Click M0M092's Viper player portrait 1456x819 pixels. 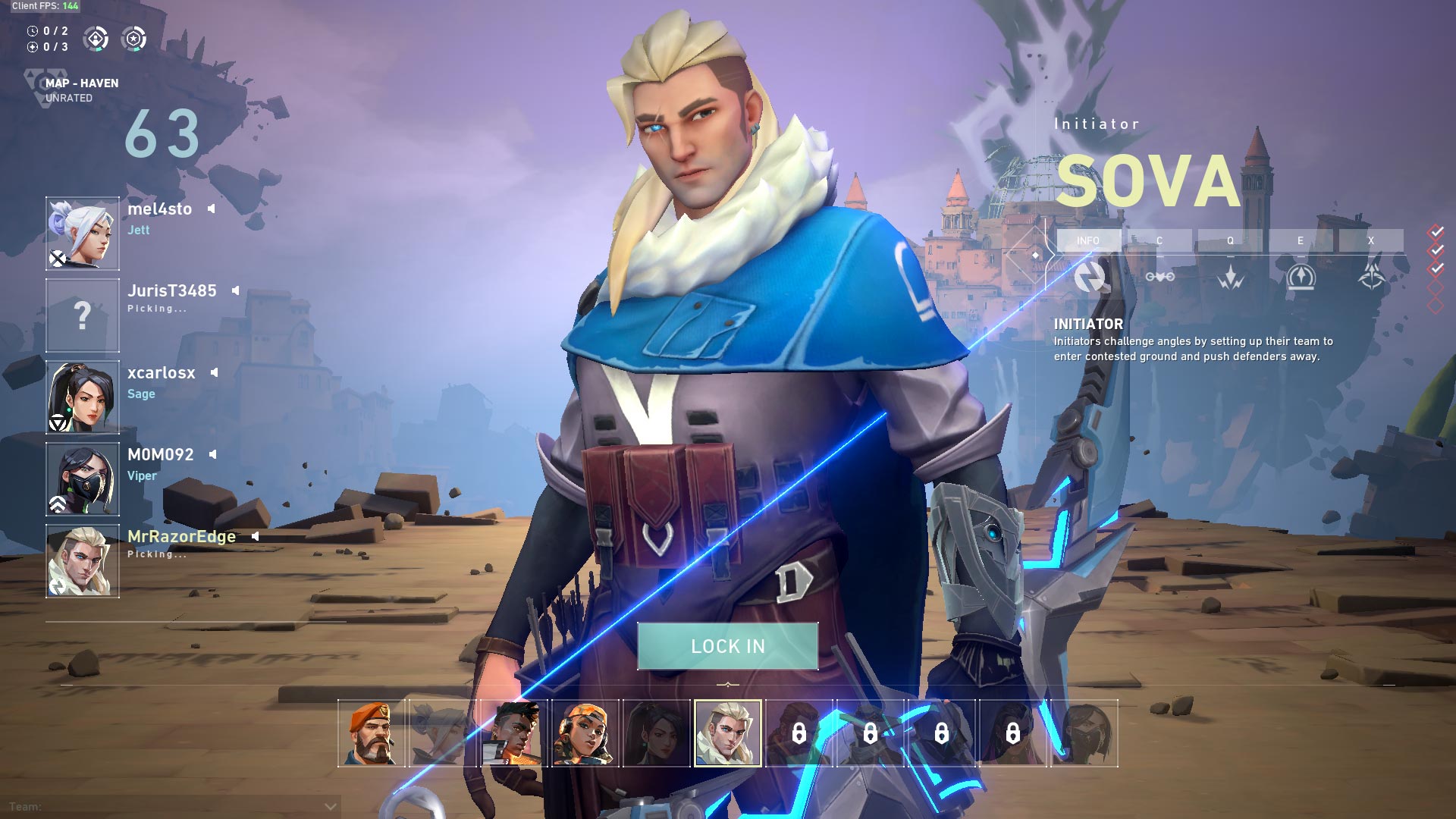(x=83, y=479)
